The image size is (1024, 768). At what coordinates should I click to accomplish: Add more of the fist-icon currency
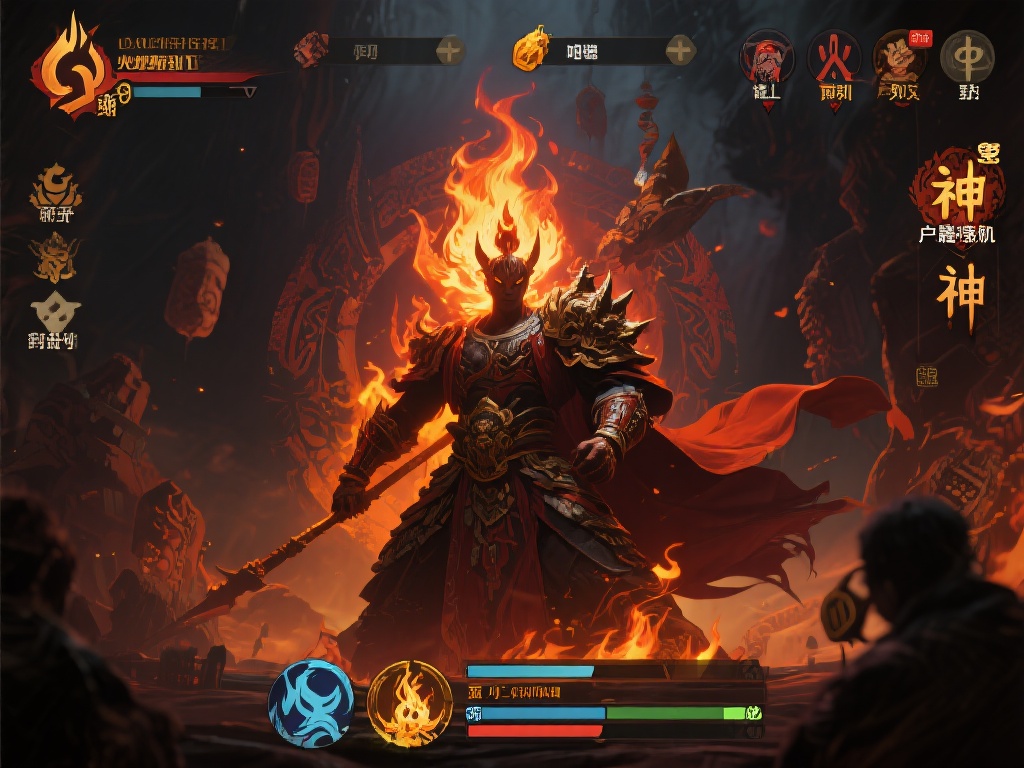(449, 50)
